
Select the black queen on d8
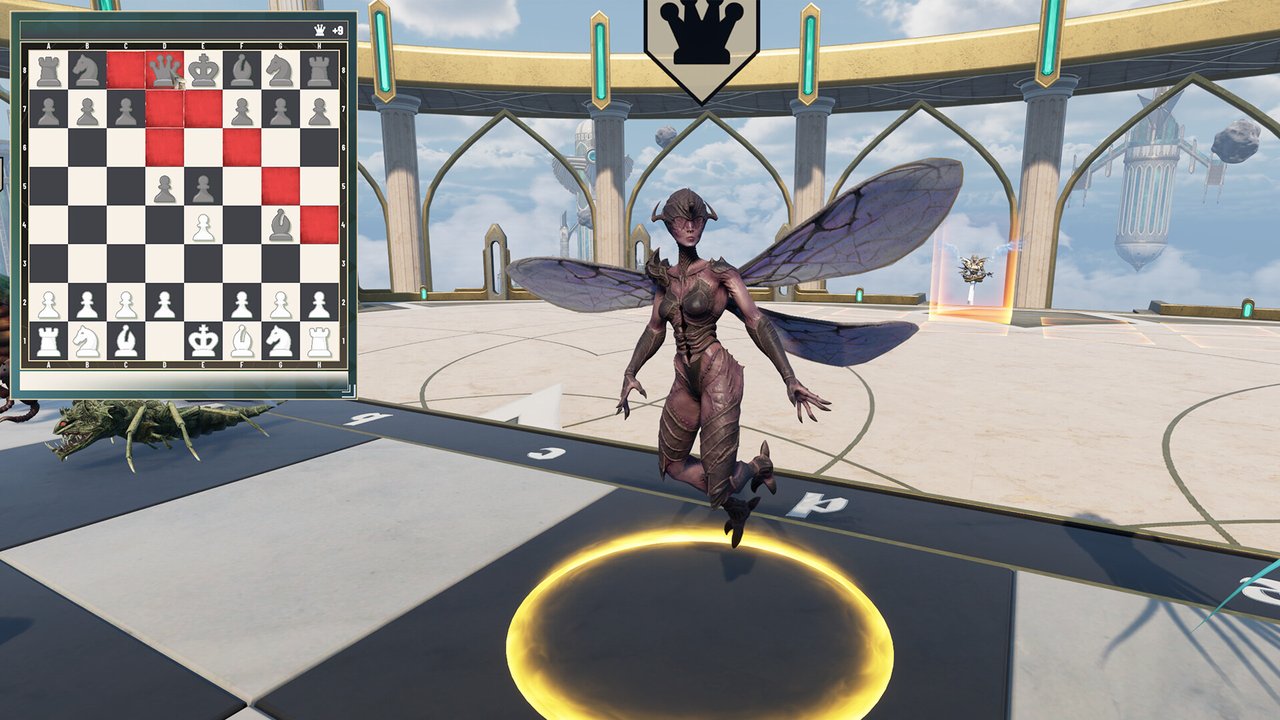point(165,70)
